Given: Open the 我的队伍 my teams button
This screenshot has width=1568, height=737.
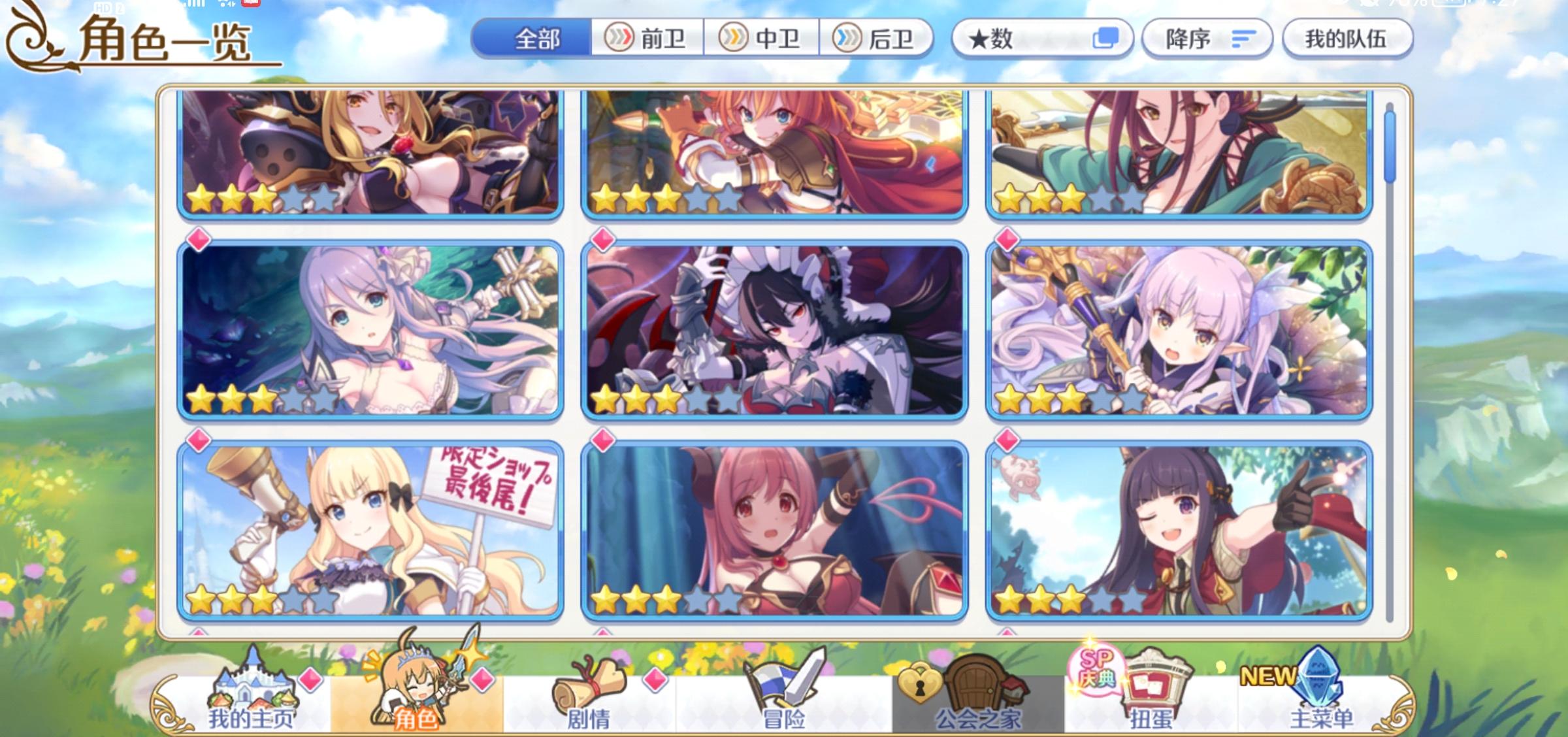Looking at the screenshot, I should tap(1347, 38).
